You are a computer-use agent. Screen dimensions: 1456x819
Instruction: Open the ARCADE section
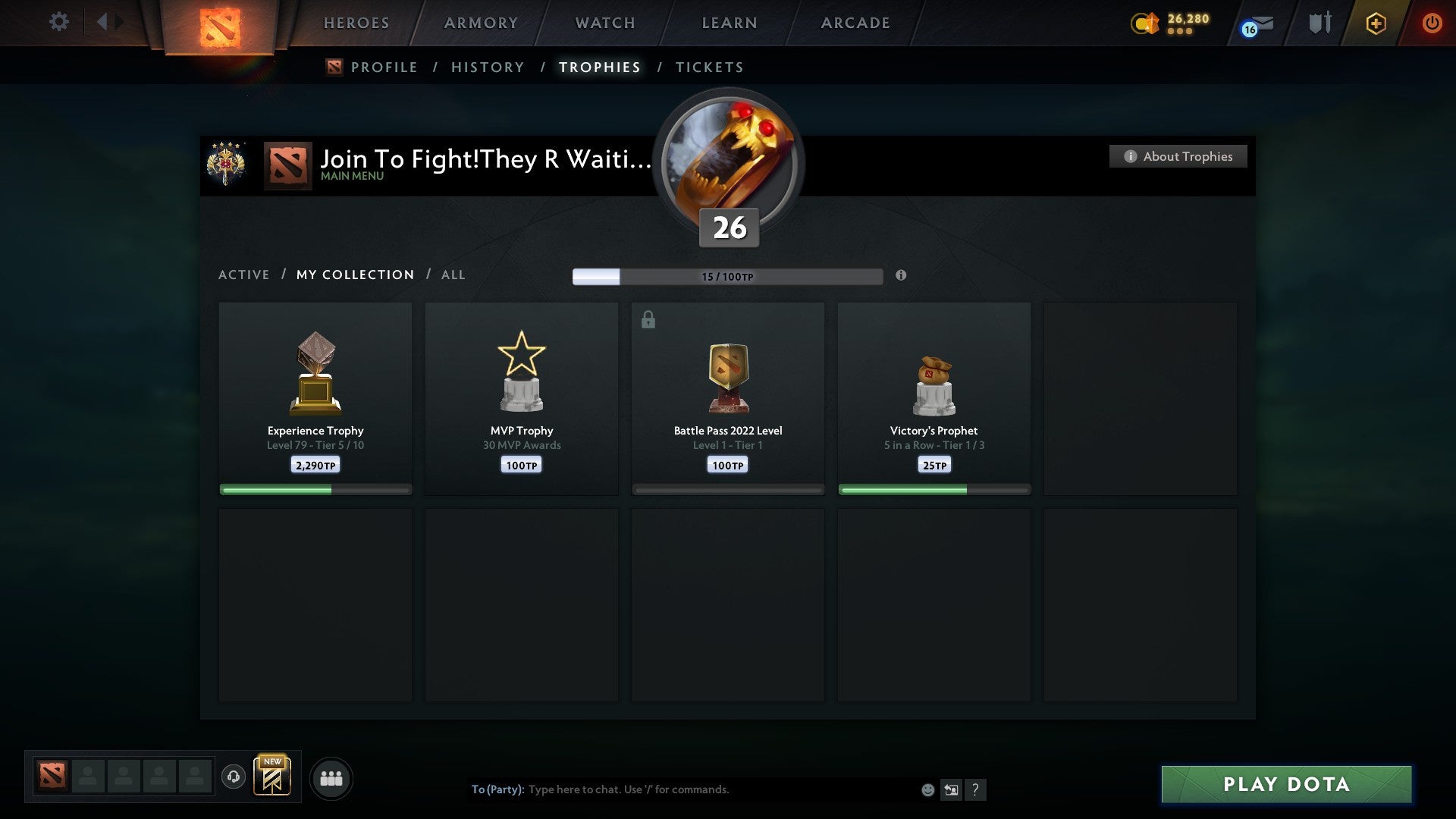tap(855, 23)
